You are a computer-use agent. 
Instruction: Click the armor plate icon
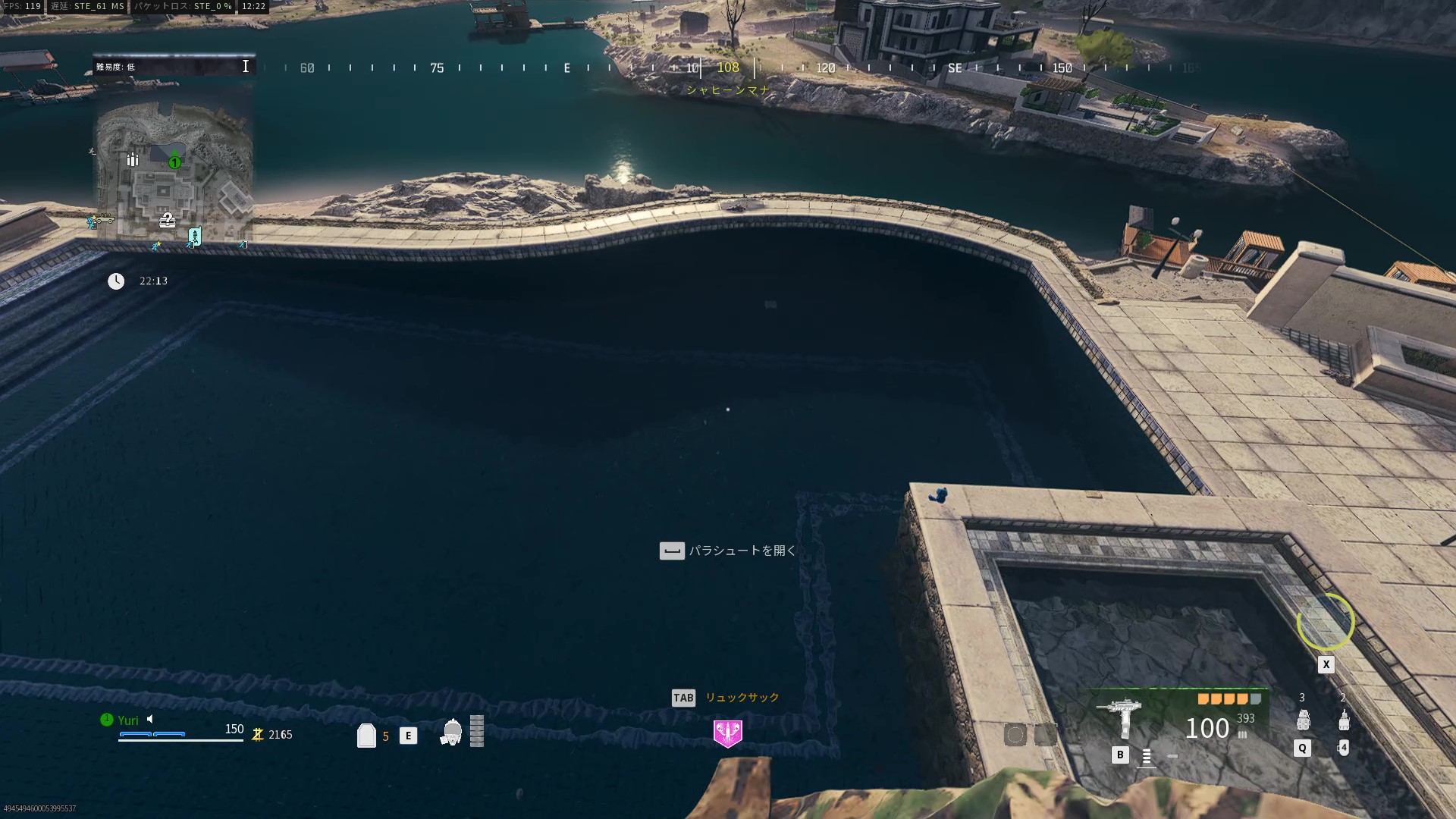366,735
